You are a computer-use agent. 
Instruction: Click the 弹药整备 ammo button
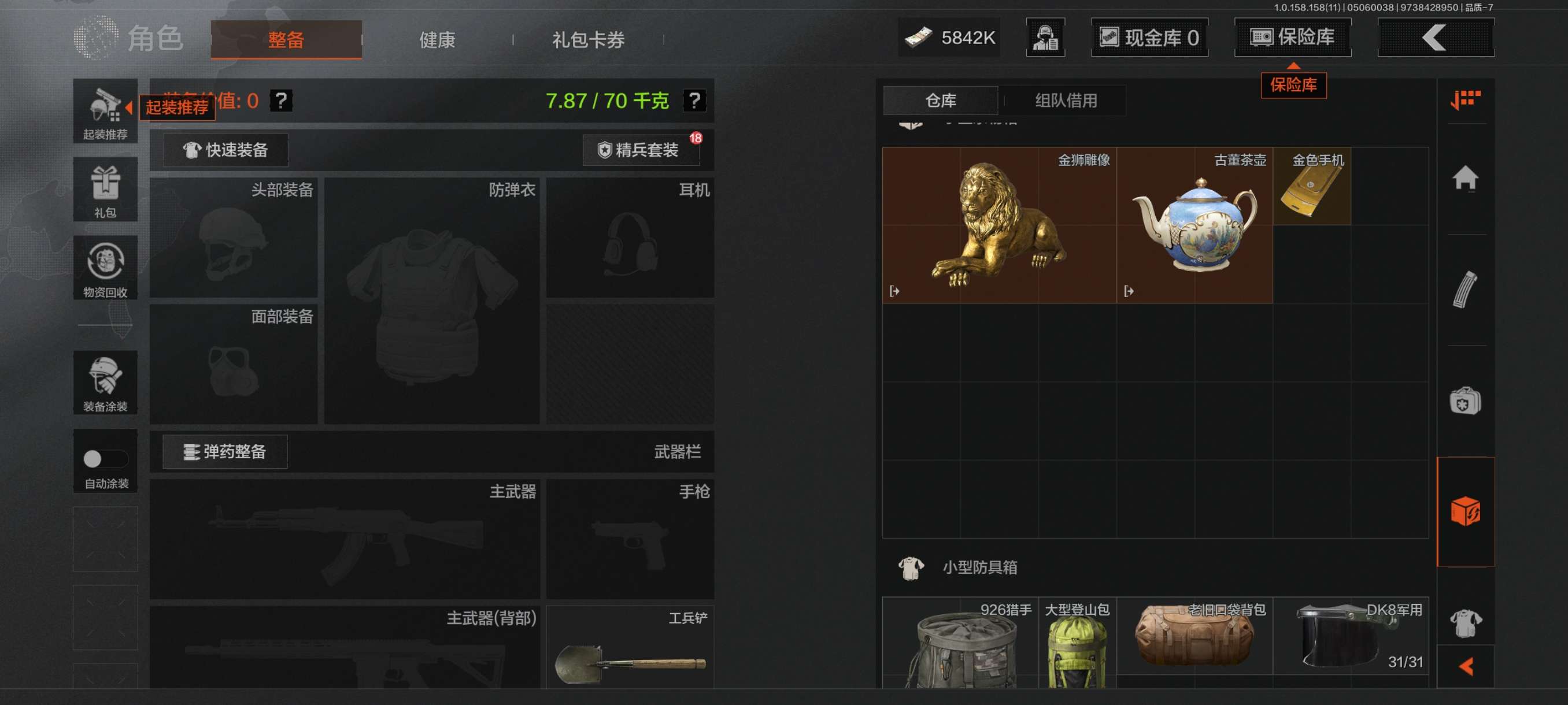coord(225,452)
